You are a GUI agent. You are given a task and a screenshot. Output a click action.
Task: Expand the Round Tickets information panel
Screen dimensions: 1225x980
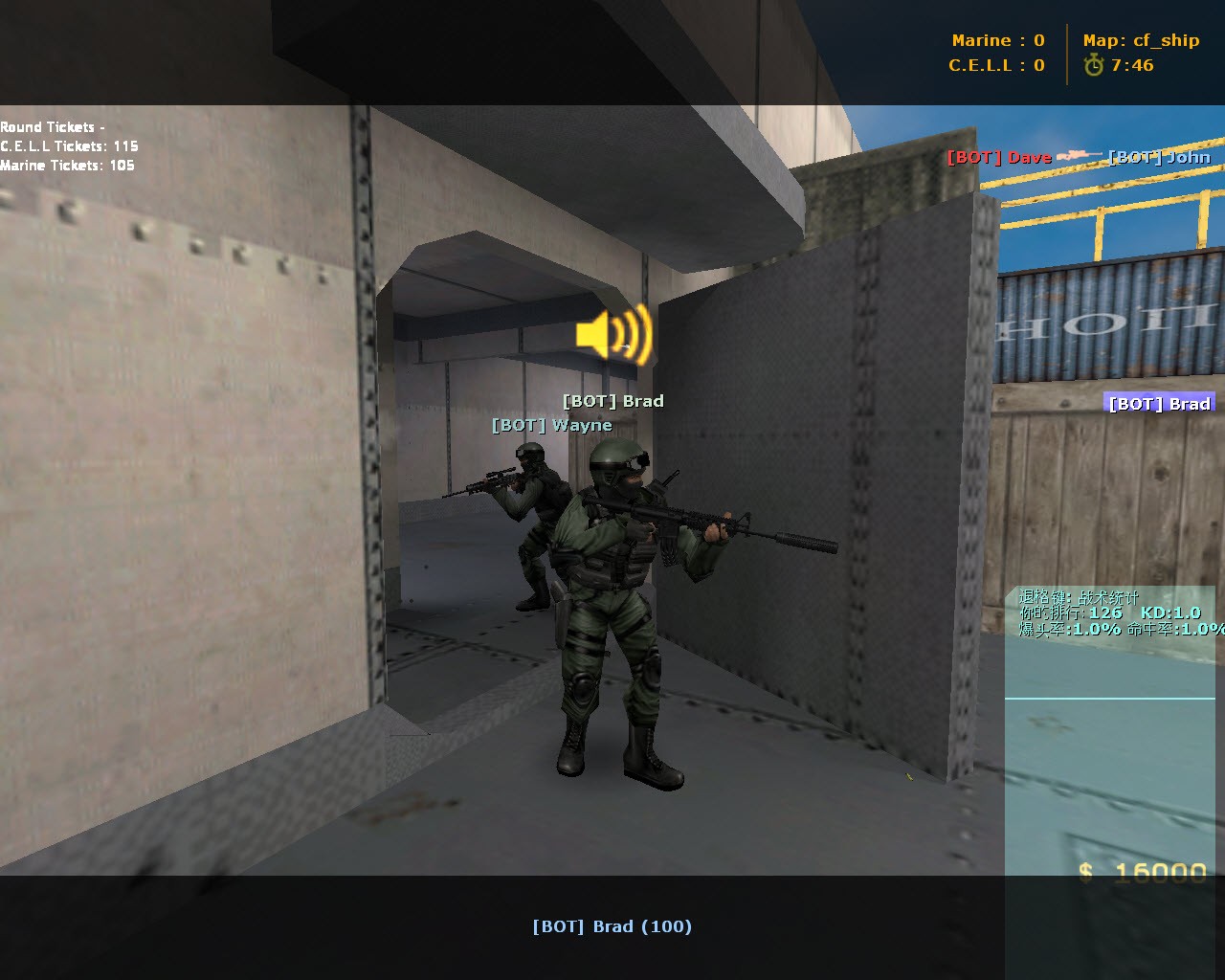(x=55, y=126)
